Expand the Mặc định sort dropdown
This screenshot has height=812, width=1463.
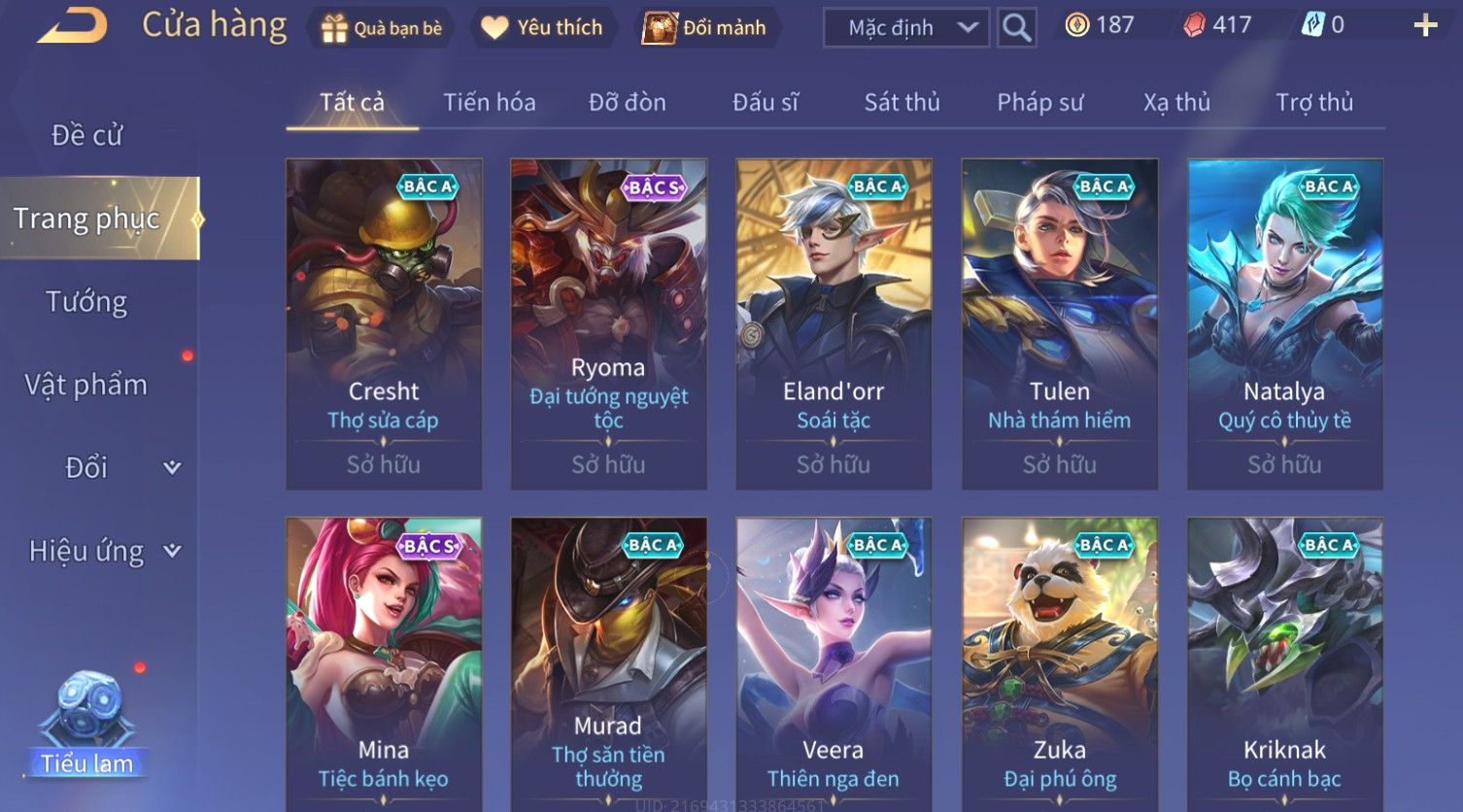click(x=905, y=28)
